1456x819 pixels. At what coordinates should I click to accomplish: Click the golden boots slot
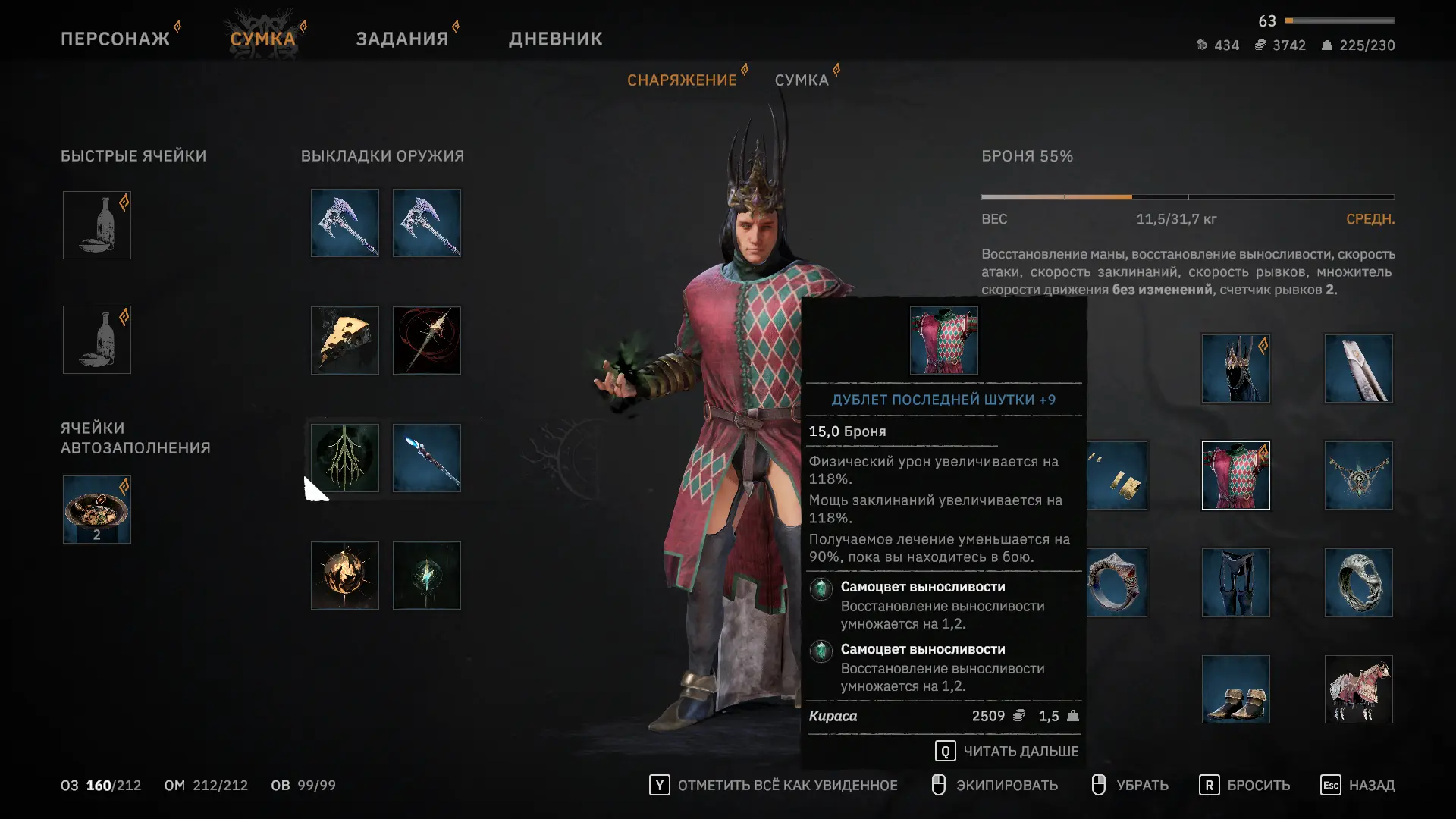[1236, 689]
